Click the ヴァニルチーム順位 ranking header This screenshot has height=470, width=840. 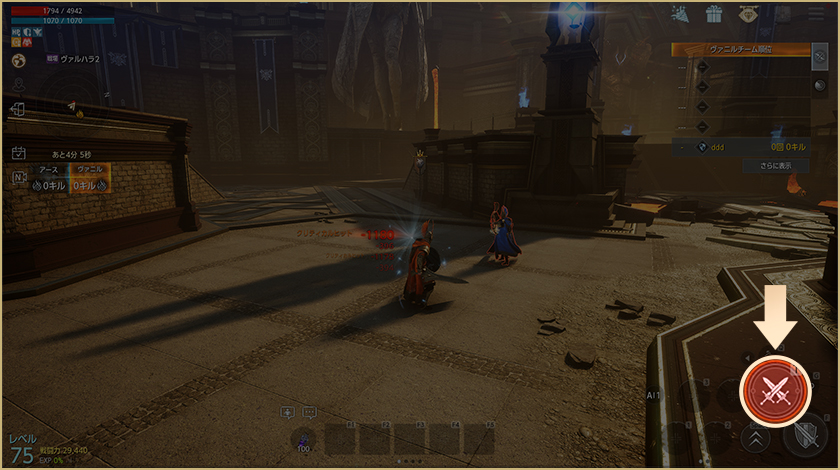[x=740, y=49]
